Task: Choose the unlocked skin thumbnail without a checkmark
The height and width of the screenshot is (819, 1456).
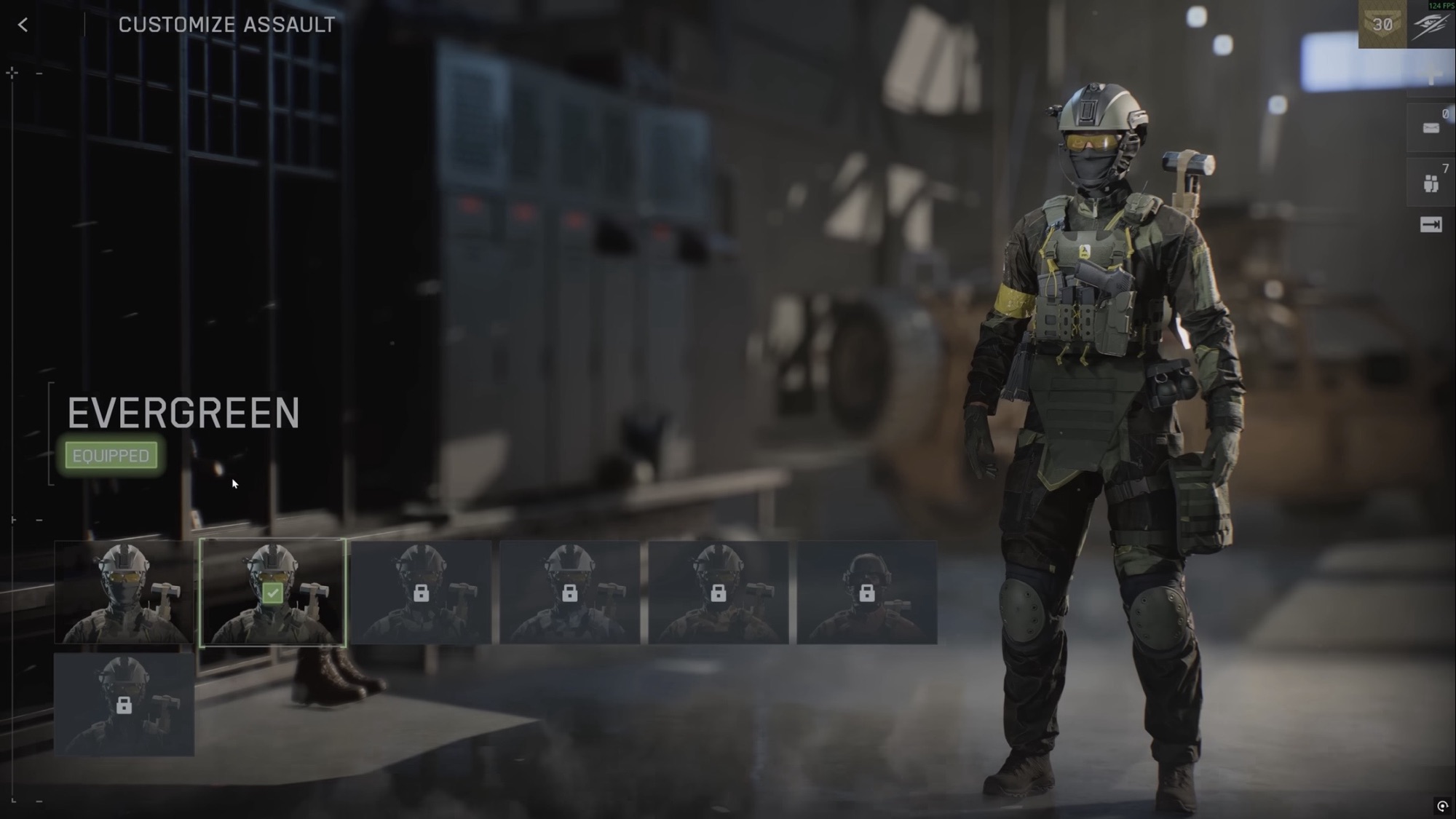Action: pos(124,592)
